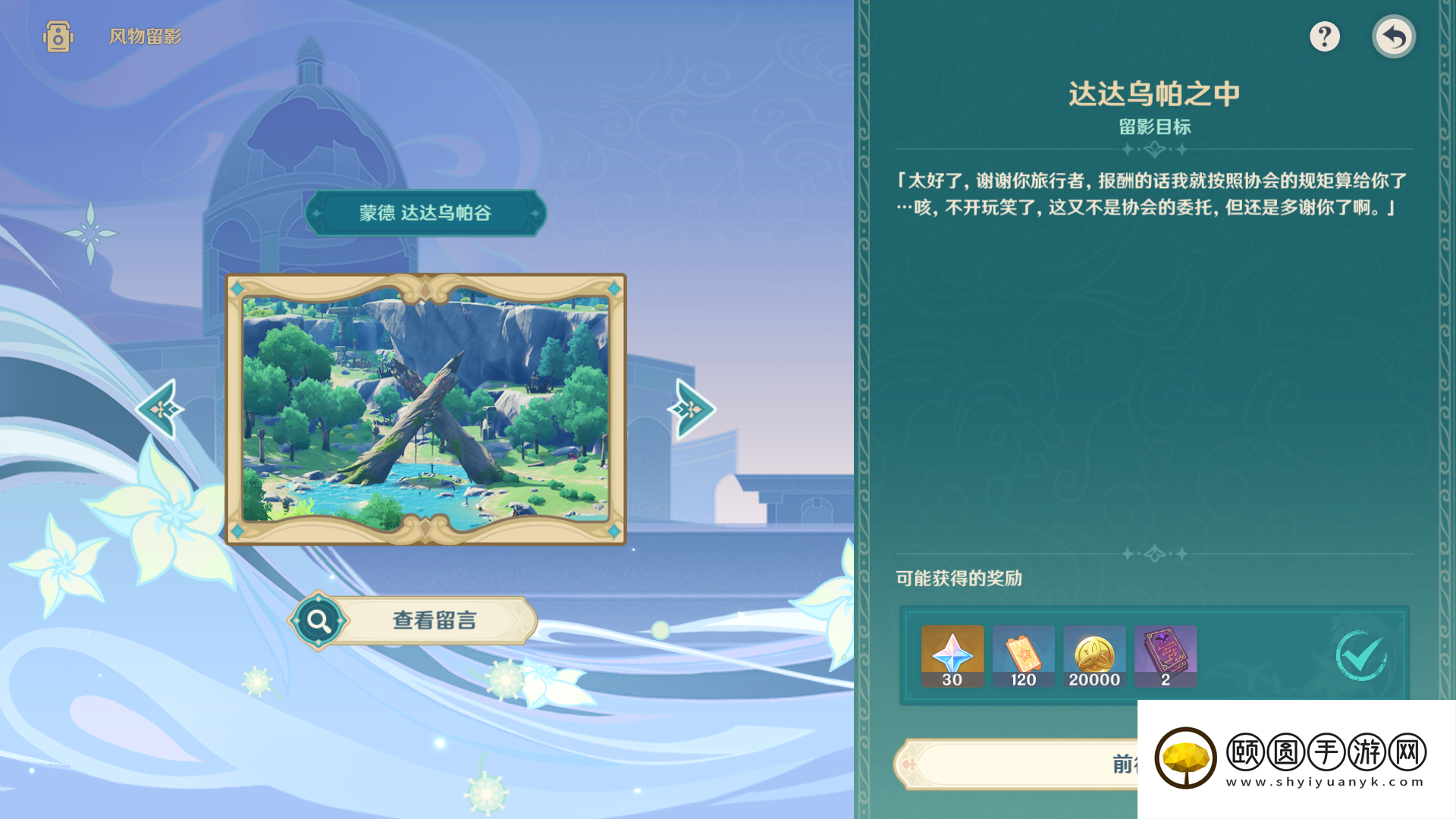The width and height of the screenshot is (1456, 819).
Task: Show the previous photo location
Action: (161, 409)
